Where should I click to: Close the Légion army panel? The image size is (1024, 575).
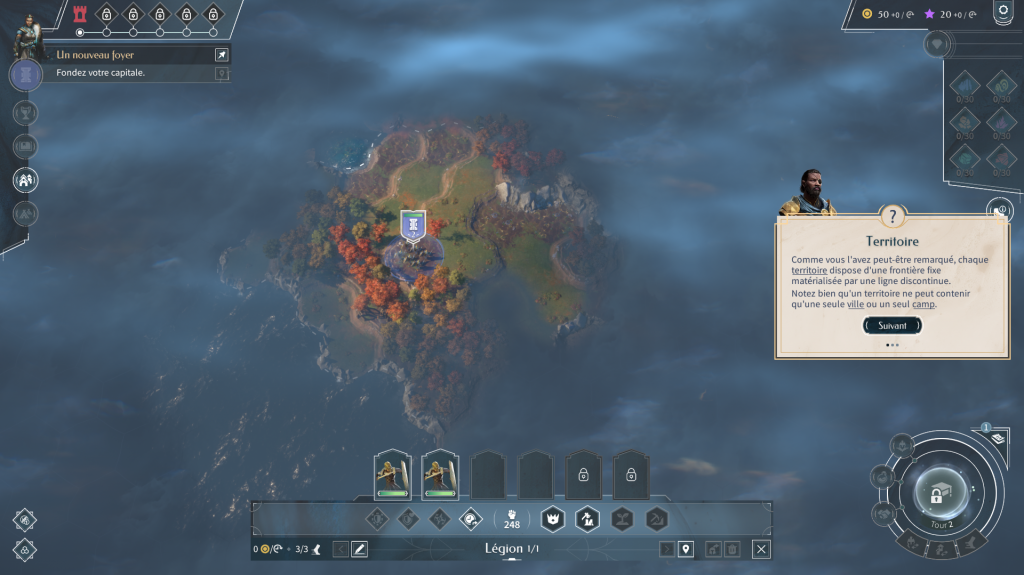(x=761, y=549)
